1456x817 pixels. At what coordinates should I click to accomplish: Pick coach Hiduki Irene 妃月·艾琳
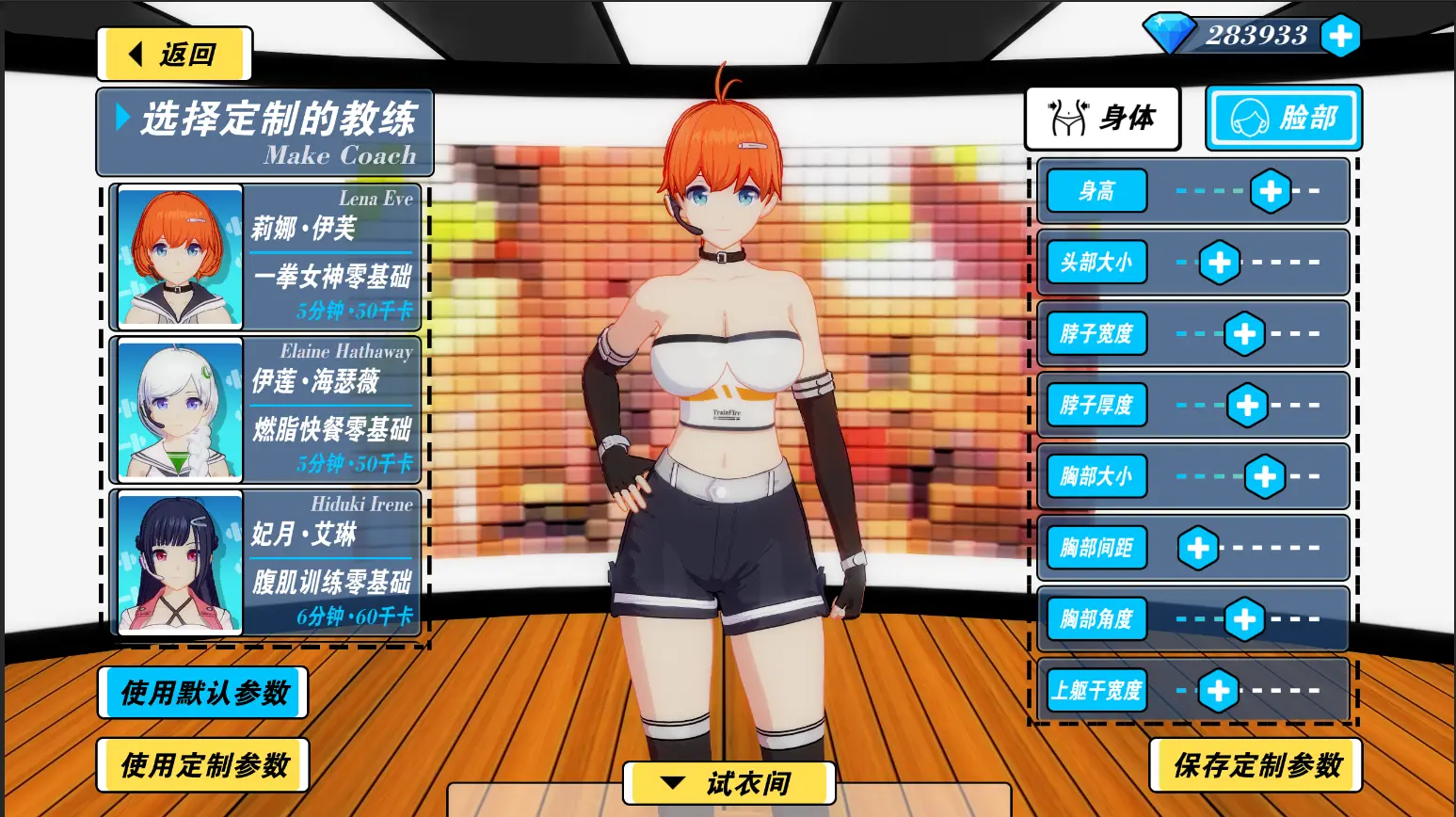coord(265,562)
